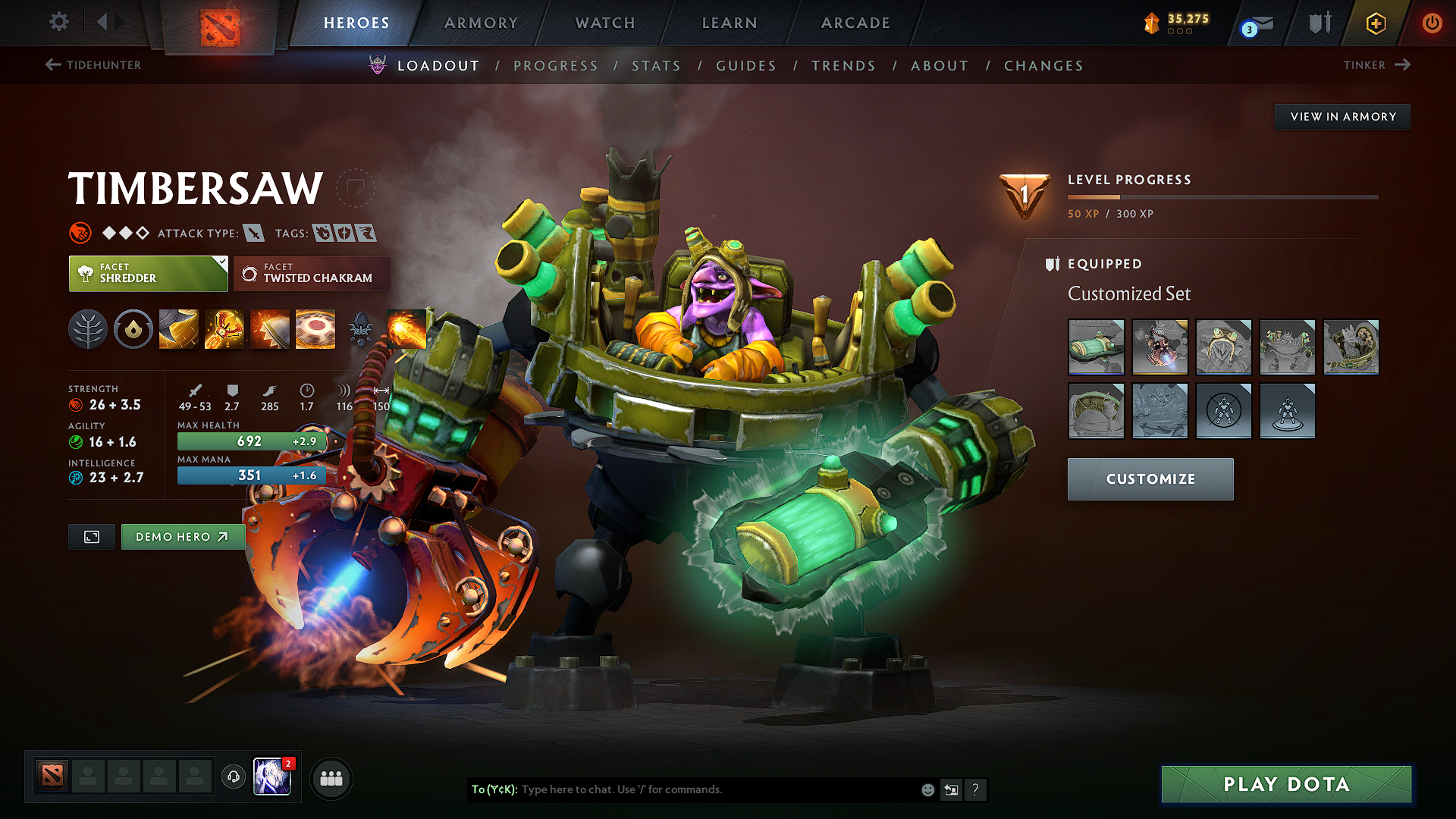Choose the Shredder facet
Viewport: 1456px width, 819px height.
pyautogui.click(x=148, y=274)
